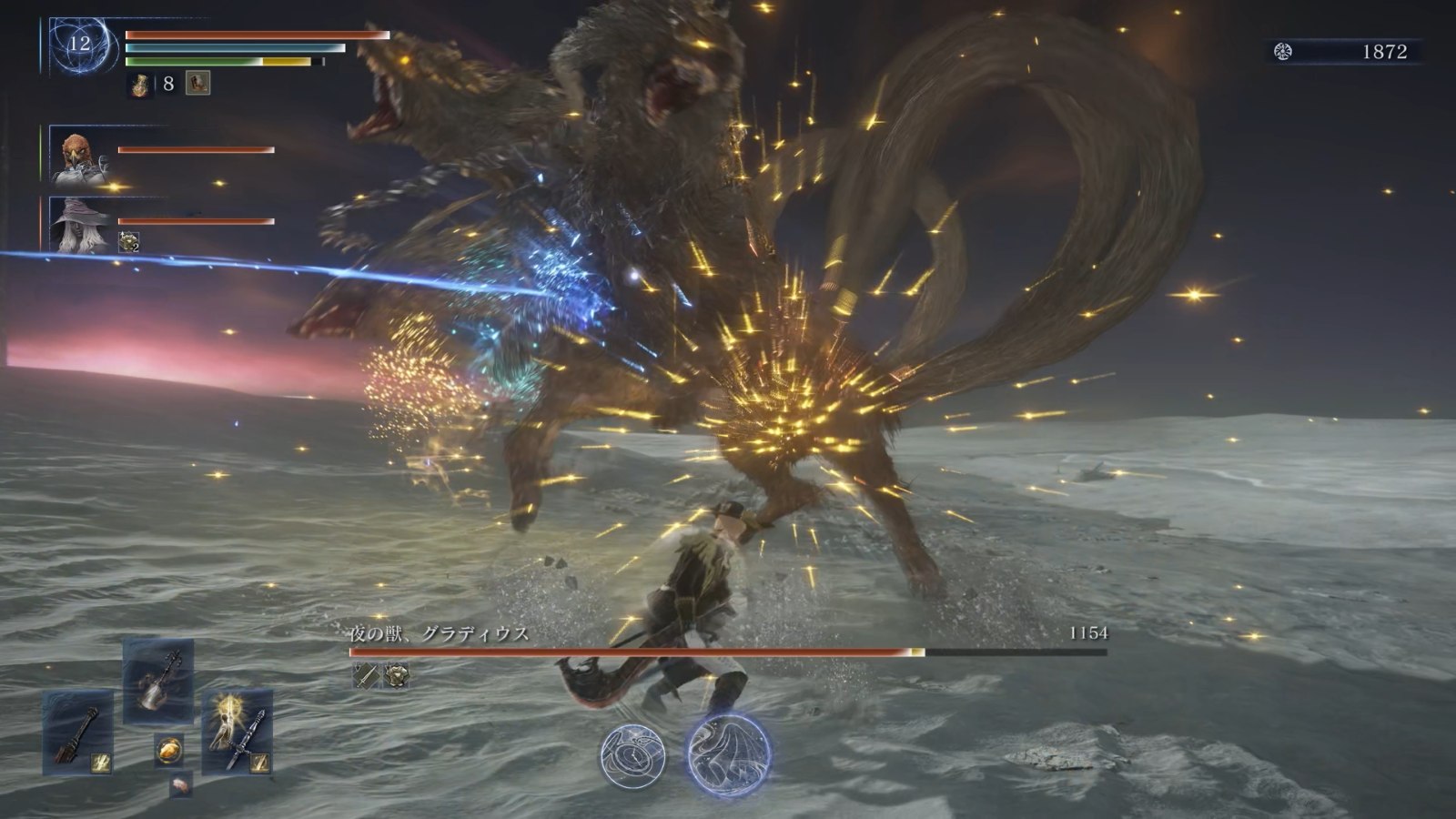Activate the glowing wing ultimate art
This screenshot has height=819, width=1456.
[x=728, y=755]
